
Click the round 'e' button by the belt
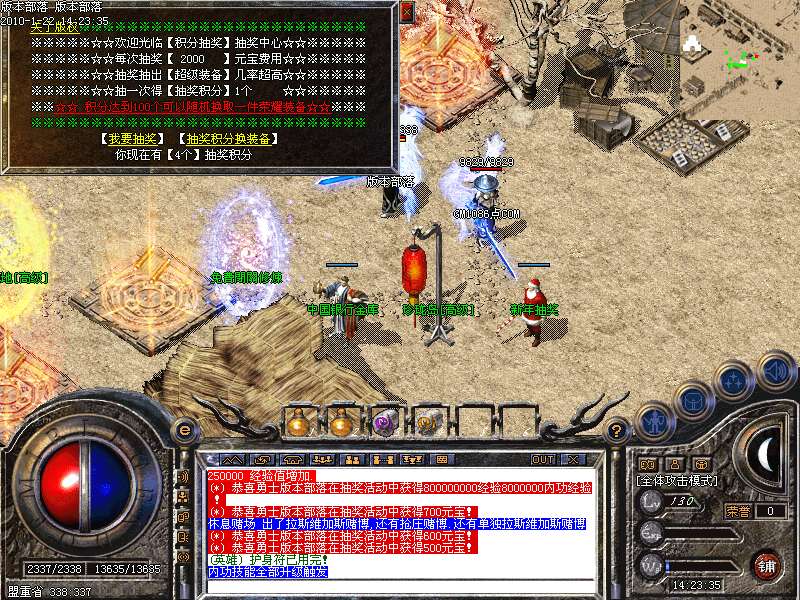(184, 430)
